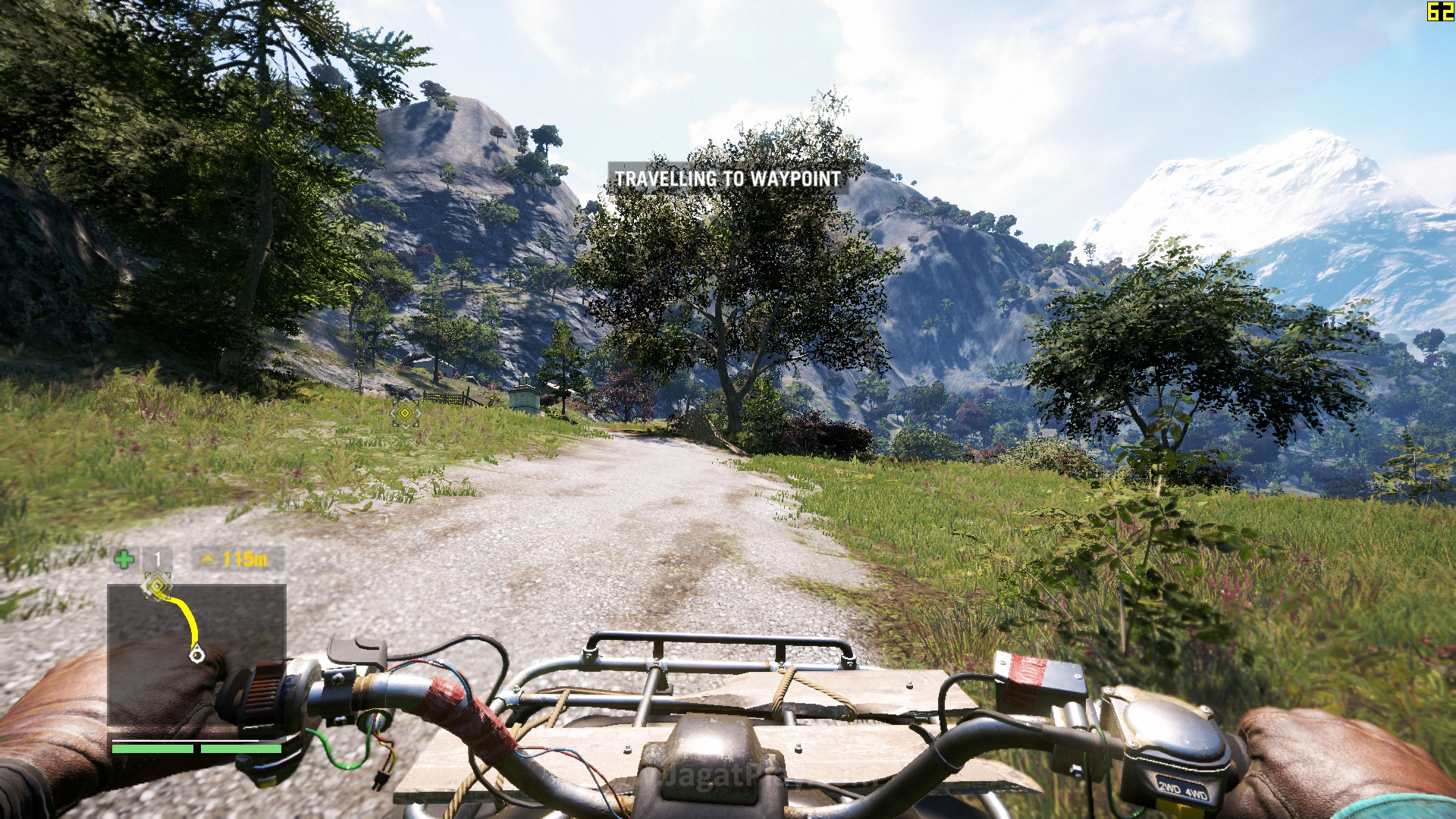Viewport: 1456px width, 819px height.
Task: Select the waypoint marker on the minimap
Action: pos(157,586)
